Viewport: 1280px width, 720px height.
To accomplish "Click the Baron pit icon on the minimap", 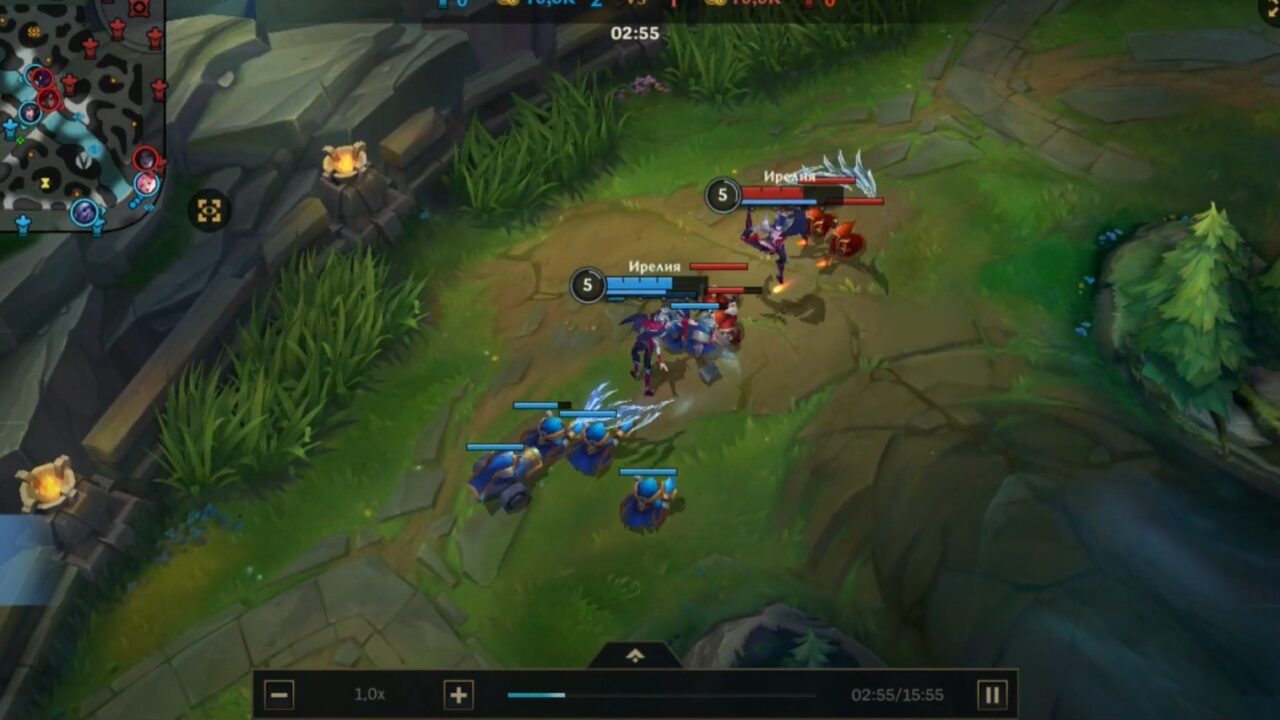I will pyautogui.click(x=83, y=162).
